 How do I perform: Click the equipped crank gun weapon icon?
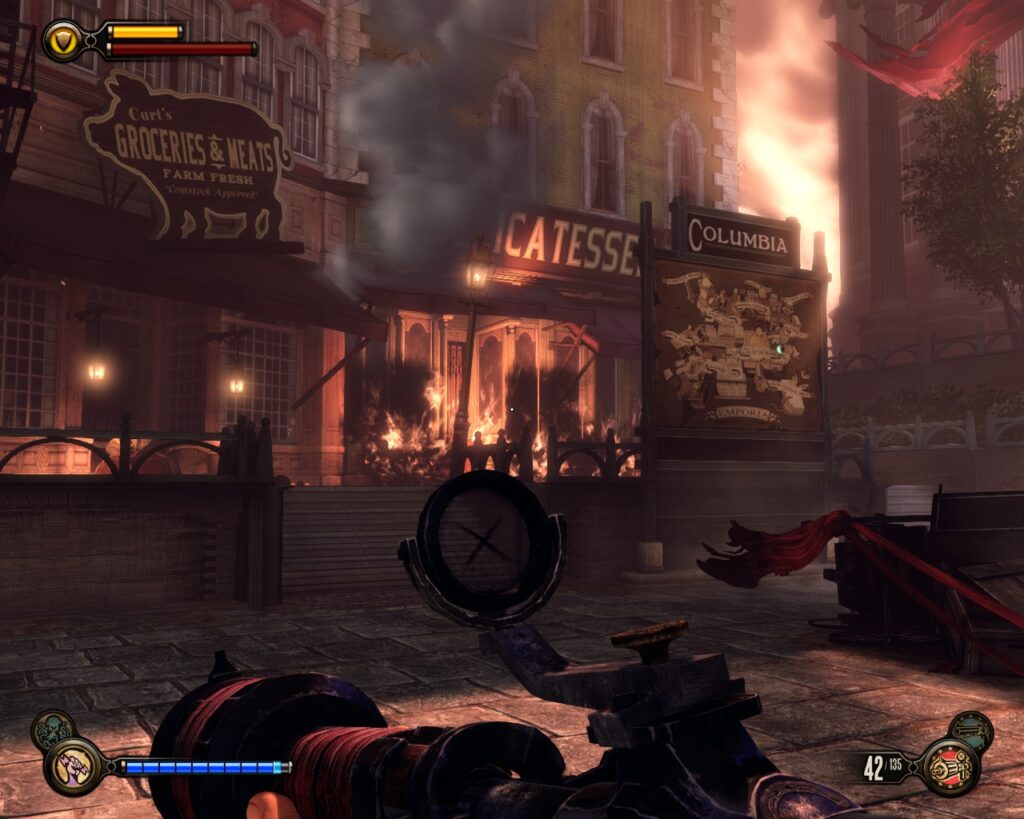point(949,766)
